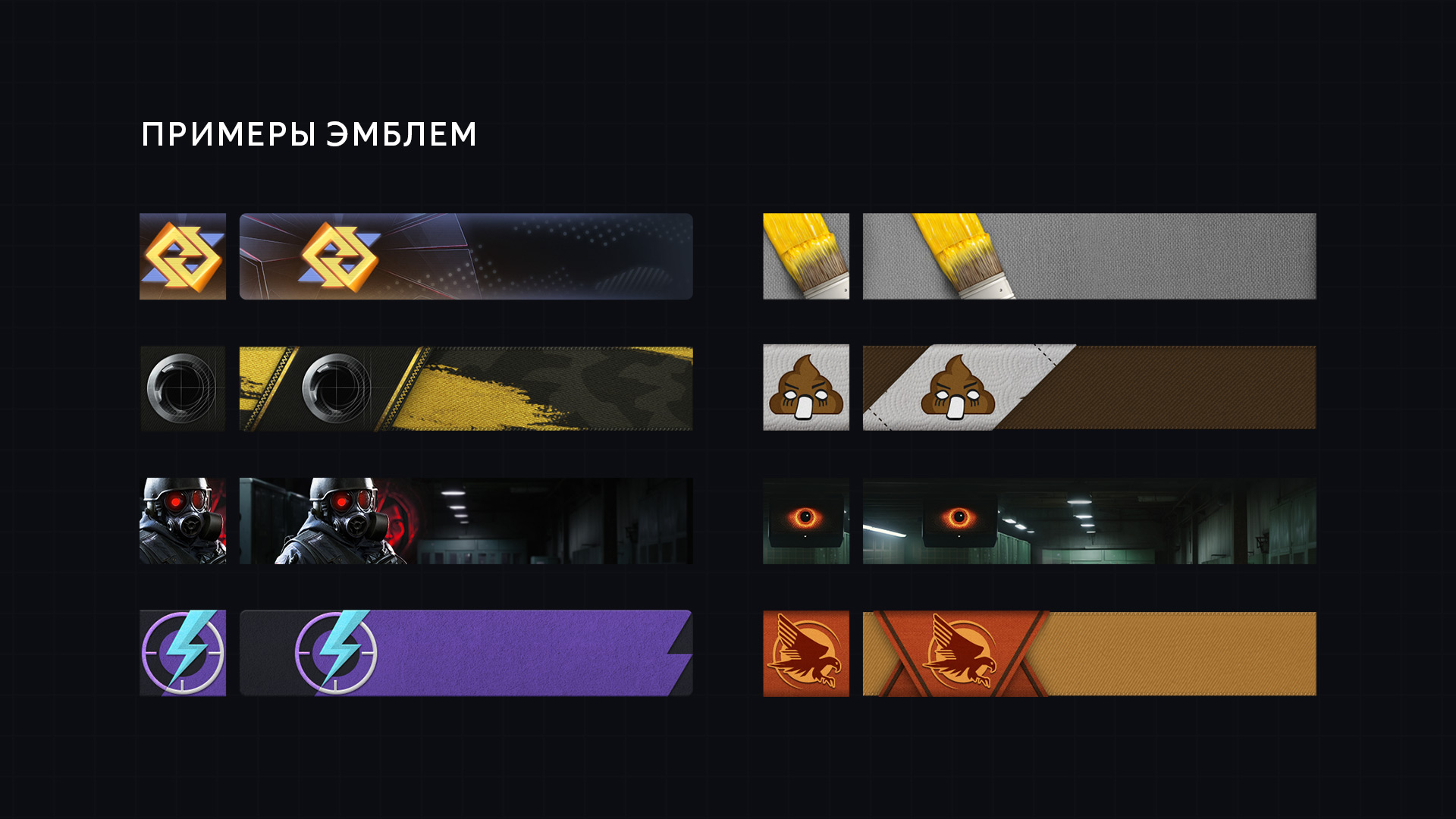Choose the wide tan banner with eagle emblem
The image size is (1456, 819).
1089,653
